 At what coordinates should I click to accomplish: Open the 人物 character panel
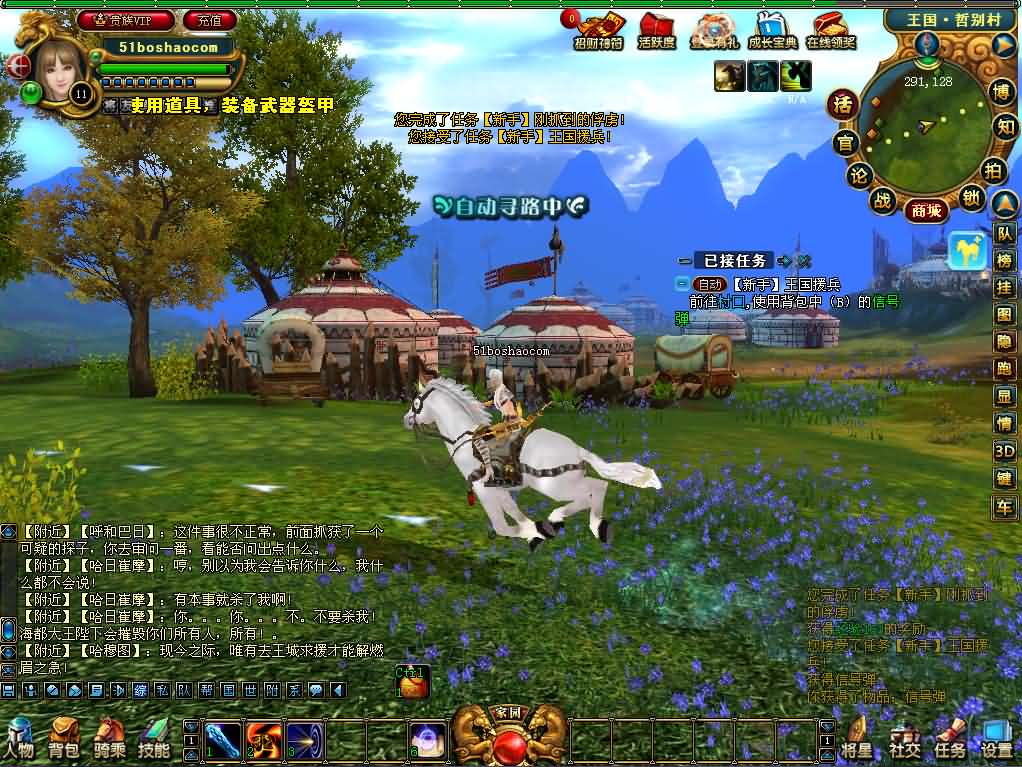click(x=19, y=738)
